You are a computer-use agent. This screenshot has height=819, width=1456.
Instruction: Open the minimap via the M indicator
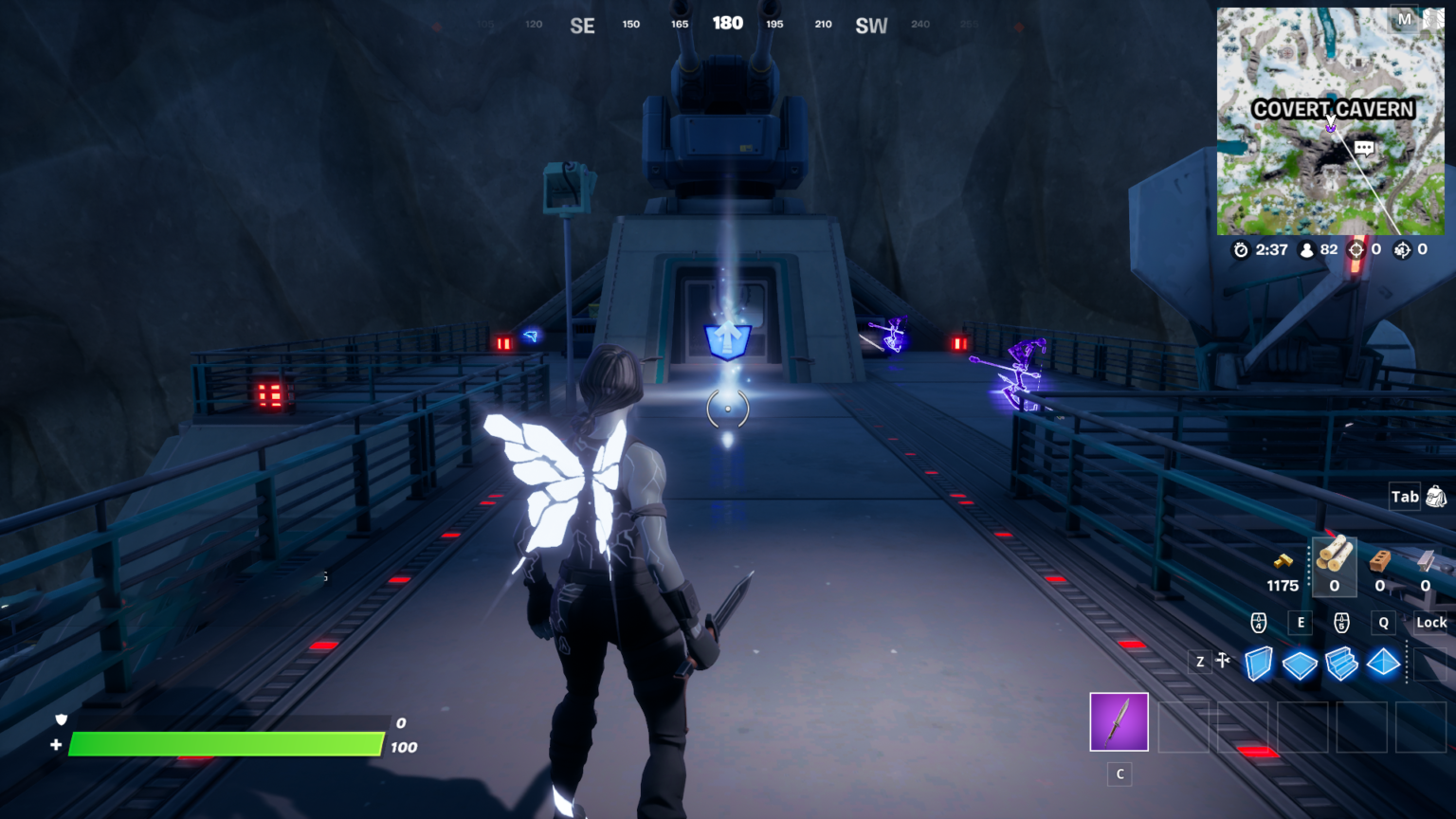click(1407, 19)
